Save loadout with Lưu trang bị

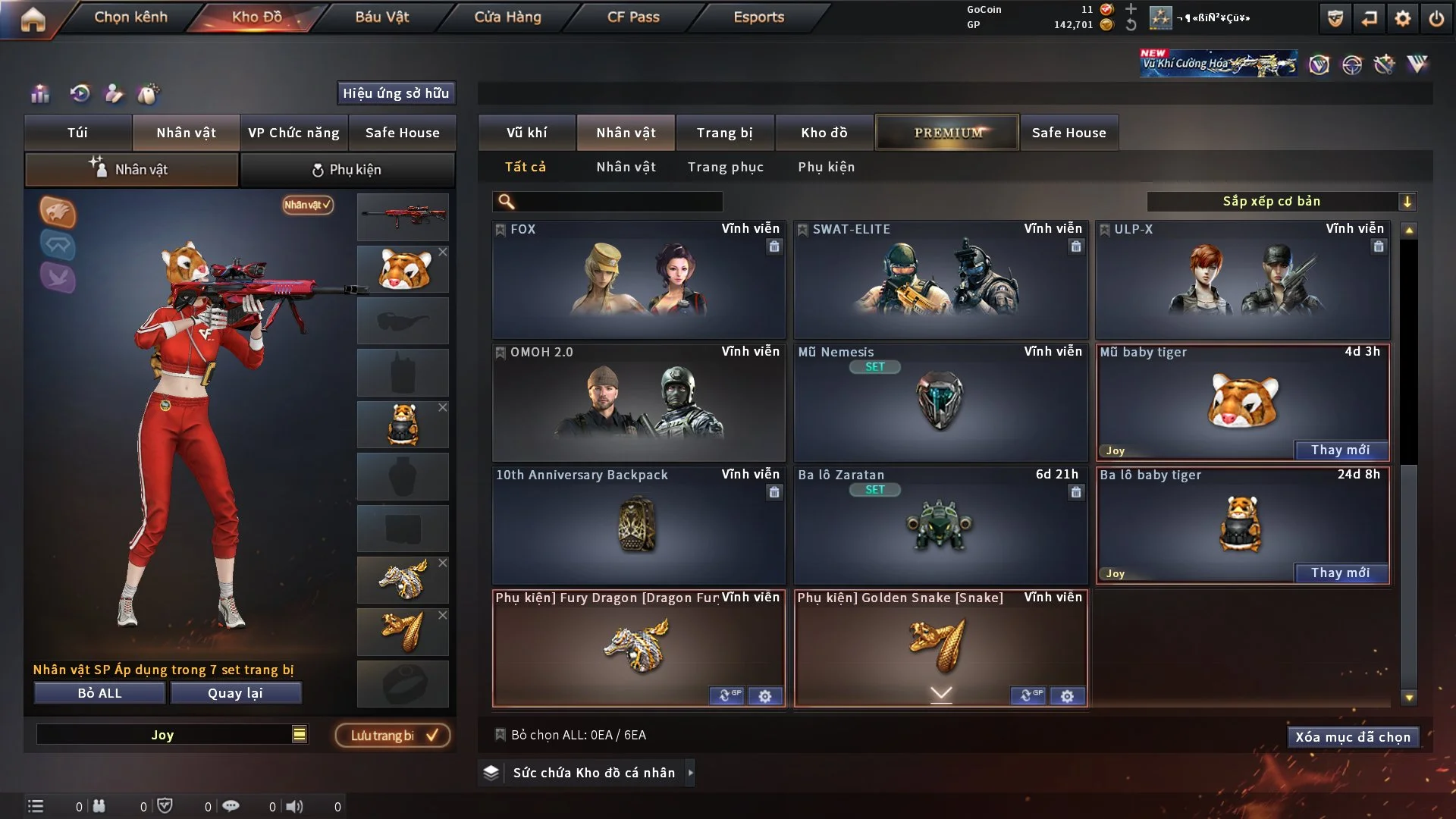[x=393, y=736]
